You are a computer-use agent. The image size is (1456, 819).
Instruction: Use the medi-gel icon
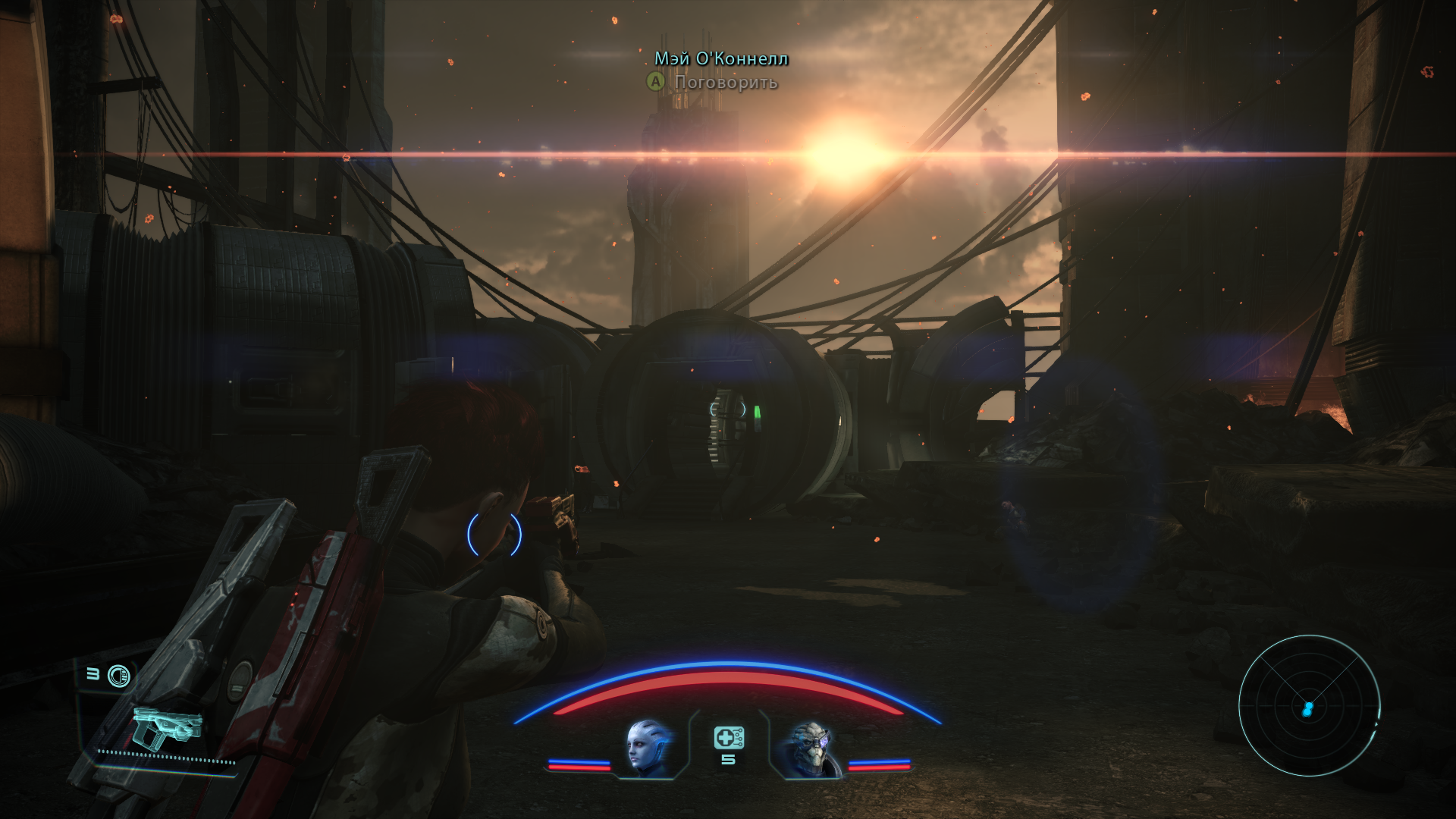[x=728, y=737]
